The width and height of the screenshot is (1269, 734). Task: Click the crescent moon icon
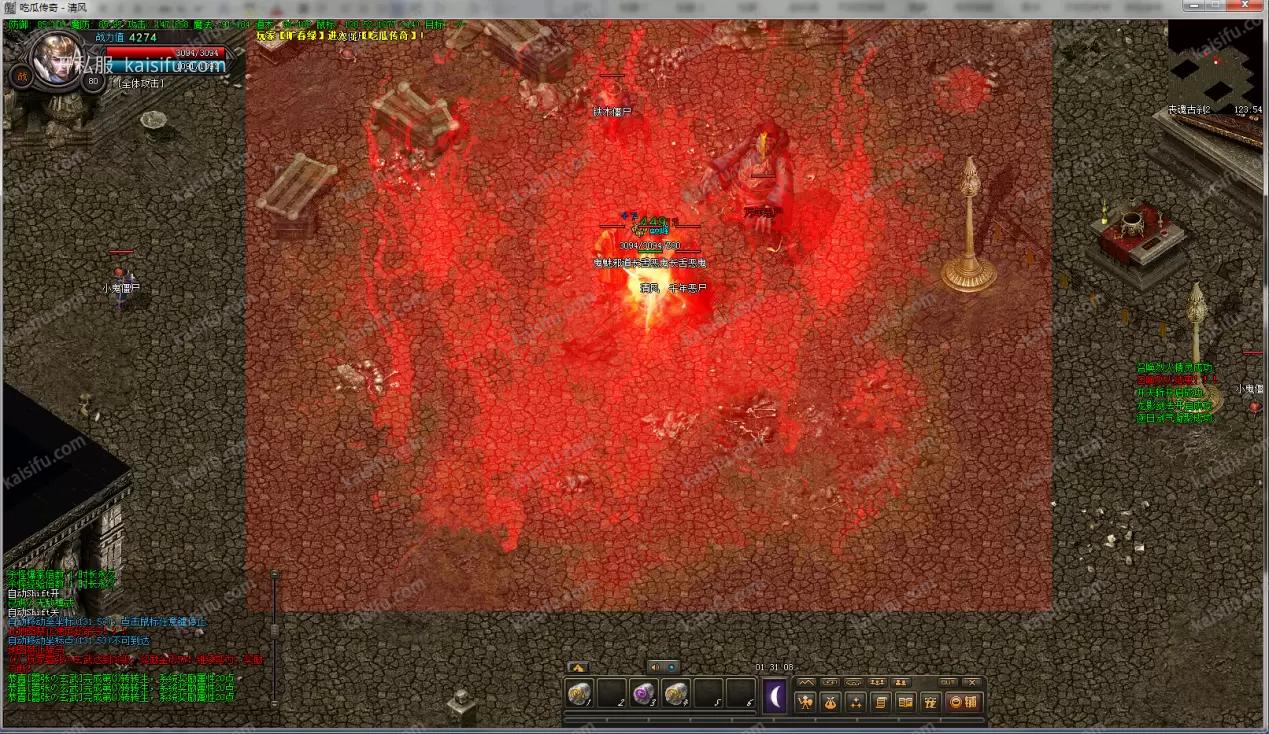775,696
